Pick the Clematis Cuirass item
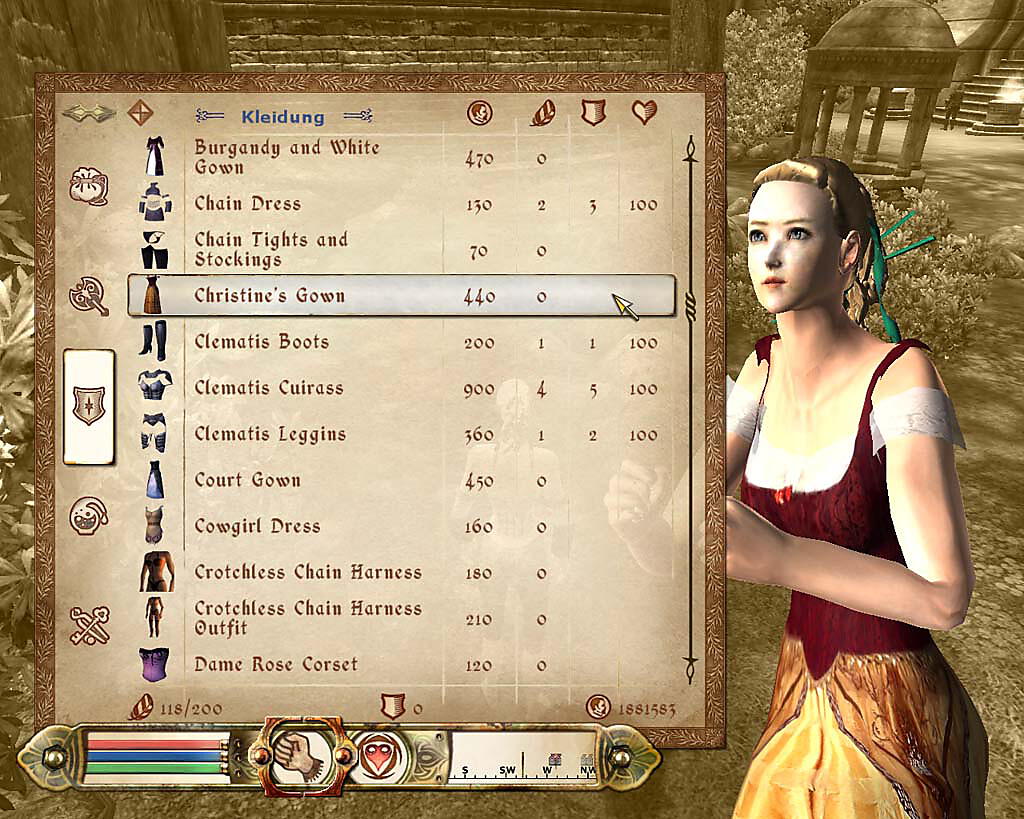The width and height of the screenshot is (1024, 819). [268, 388]
